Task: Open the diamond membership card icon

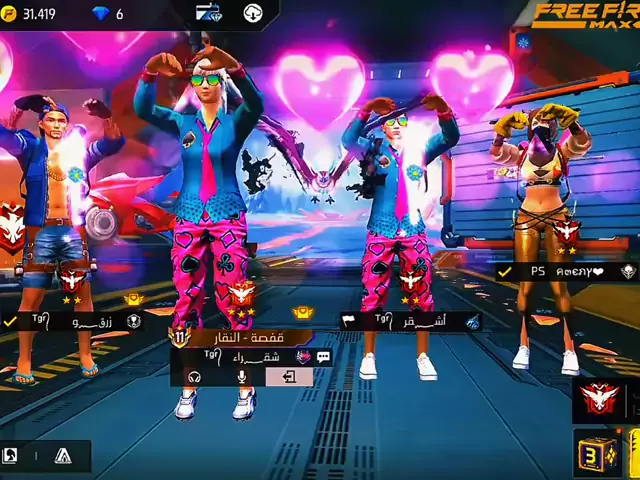Action: 209,13
